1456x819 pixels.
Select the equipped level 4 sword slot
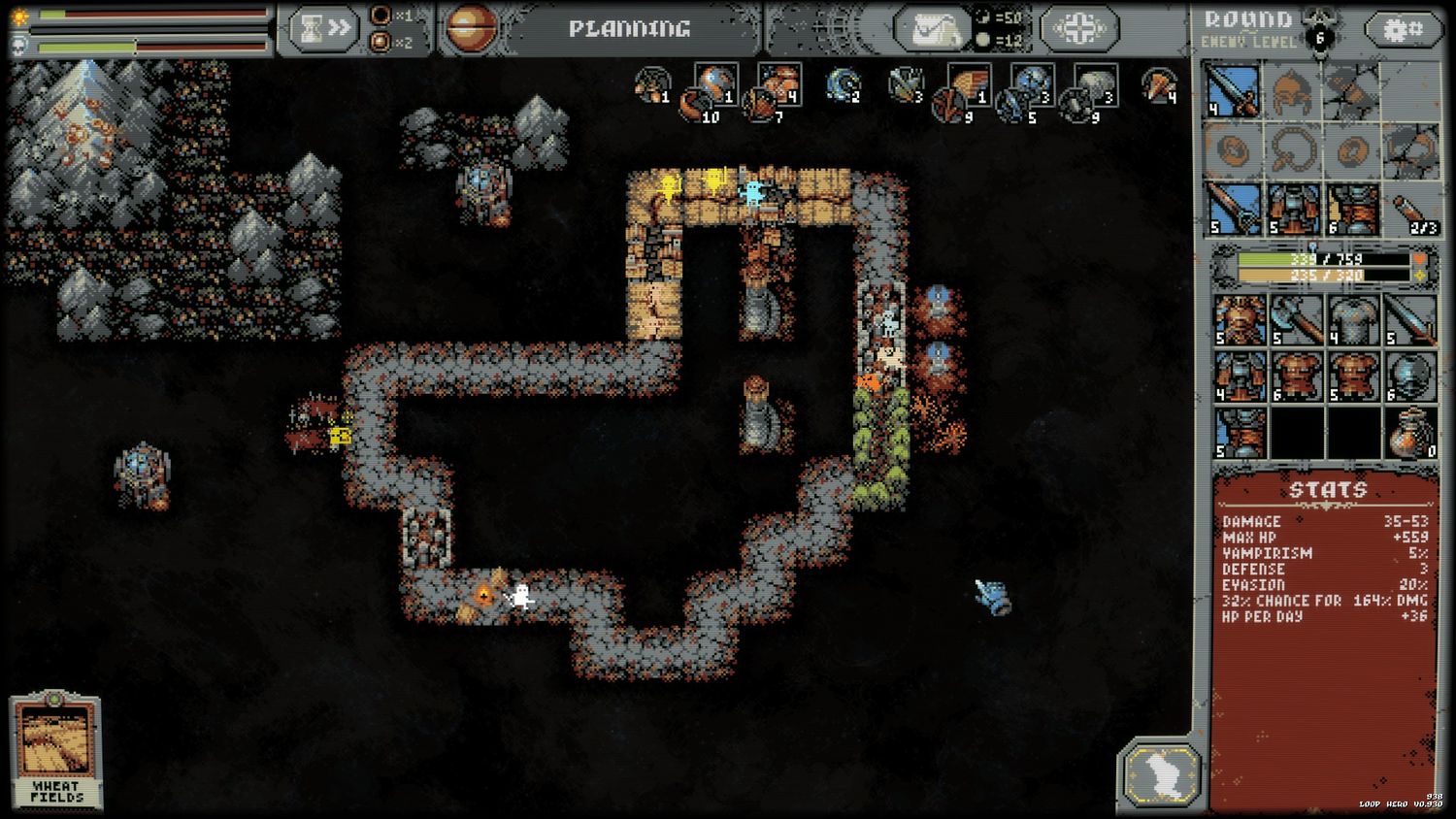1232,91
